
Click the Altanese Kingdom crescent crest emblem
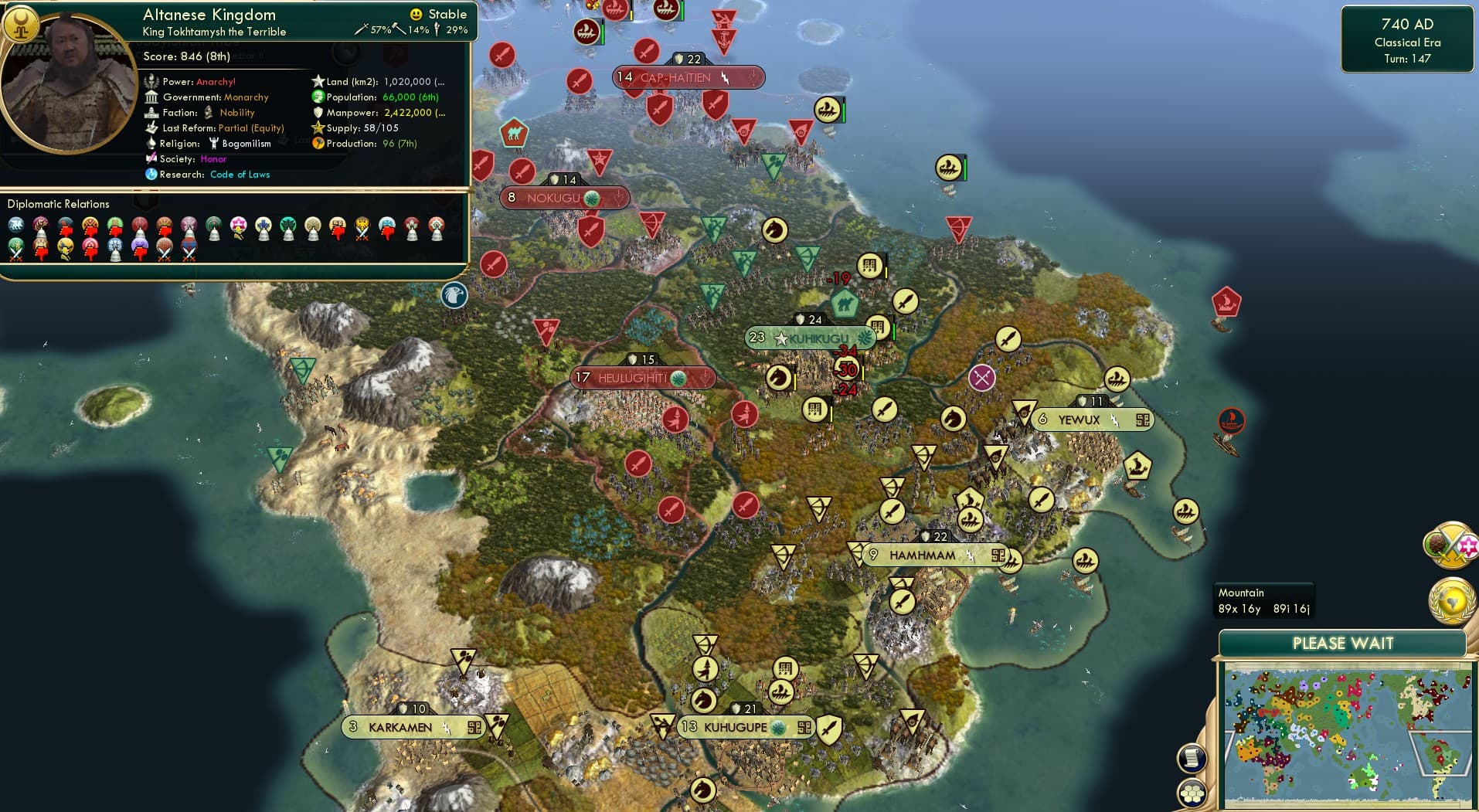point(22,23)
